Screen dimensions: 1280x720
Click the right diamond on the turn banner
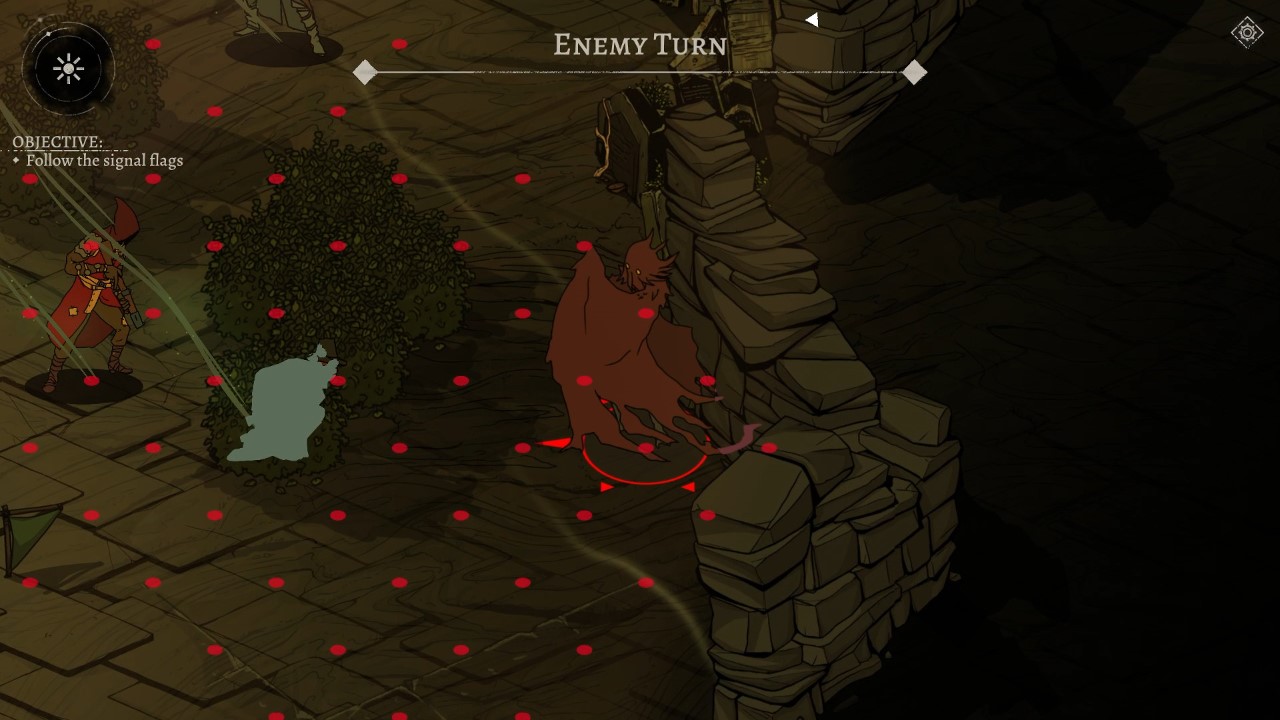914,71
